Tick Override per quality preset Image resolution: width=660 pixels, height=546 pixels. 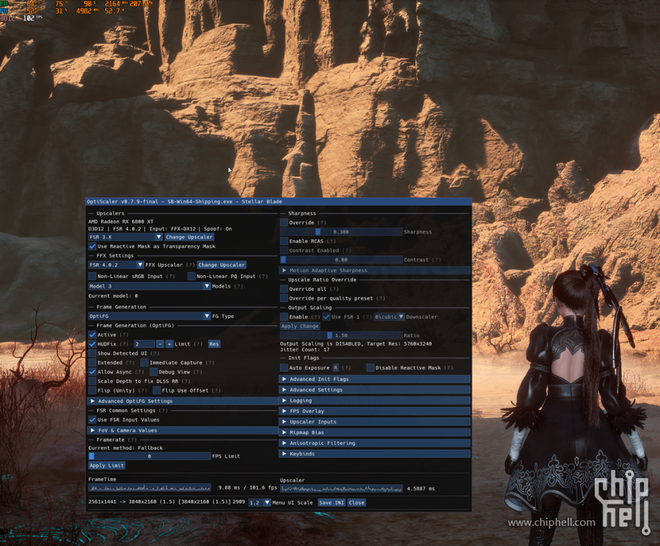(x=284, y=298)
